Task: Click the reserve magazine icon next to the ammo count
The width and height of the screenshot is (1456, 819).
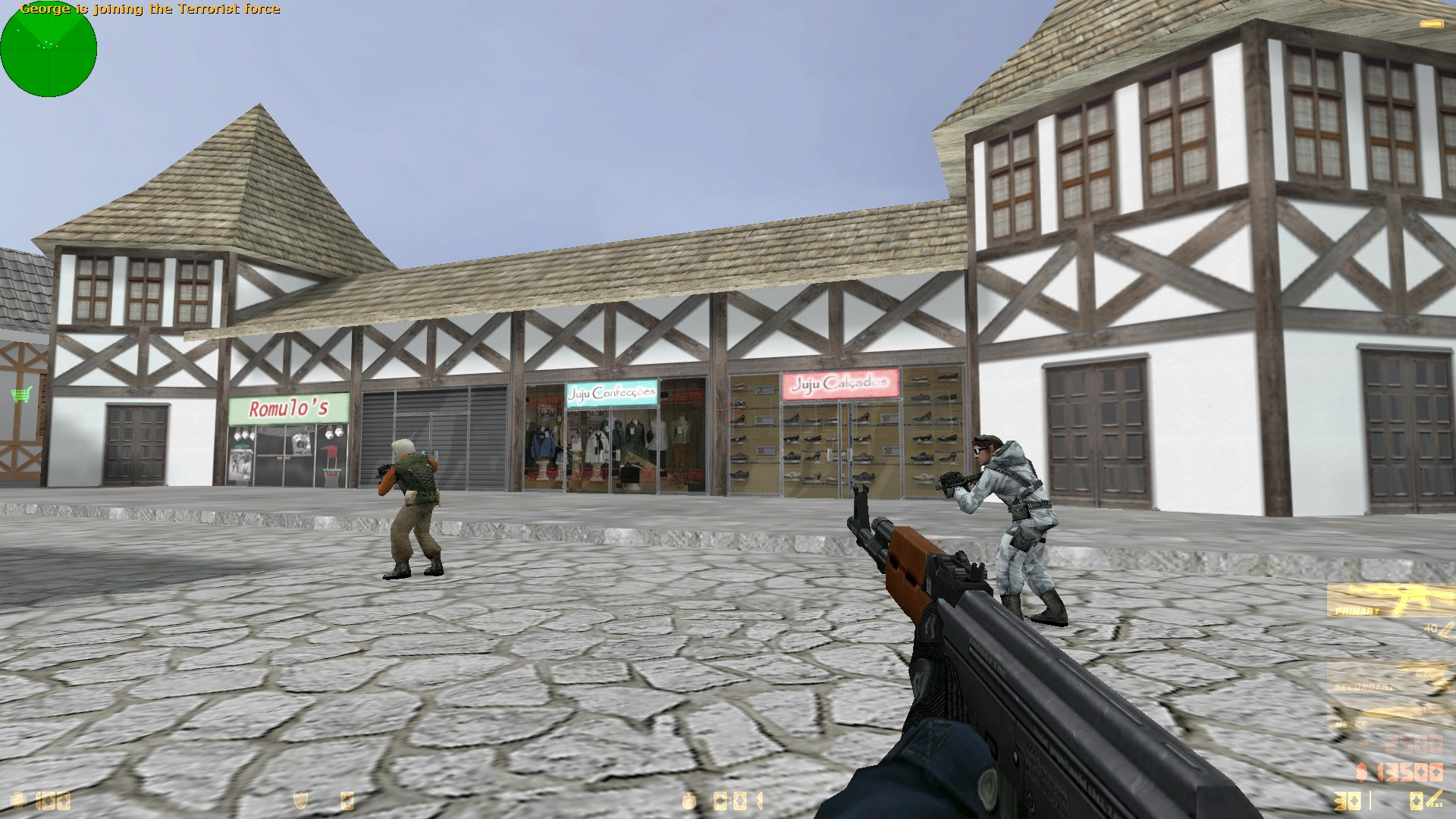Action: pyautogui.click(x=1417, y=799)
